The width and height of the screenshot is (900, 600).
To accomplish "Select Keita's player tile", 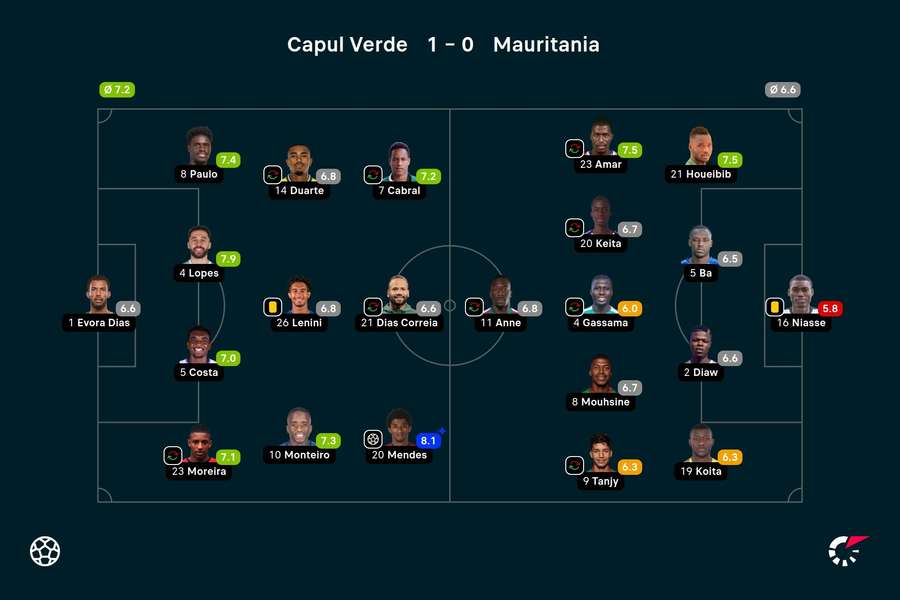I will (x=600, y=217).
